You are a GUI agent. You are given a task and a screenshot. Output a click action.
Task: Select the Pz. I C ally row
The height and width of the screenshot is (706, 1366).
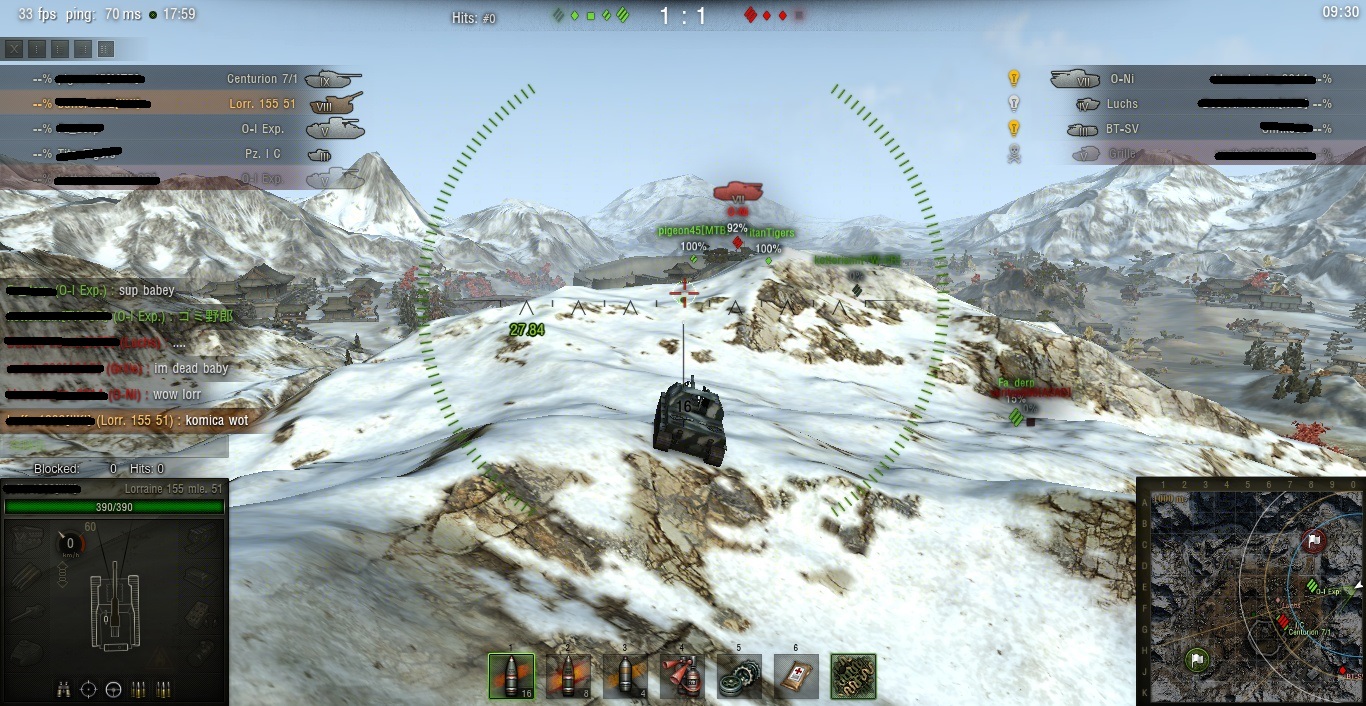point(180,154)
